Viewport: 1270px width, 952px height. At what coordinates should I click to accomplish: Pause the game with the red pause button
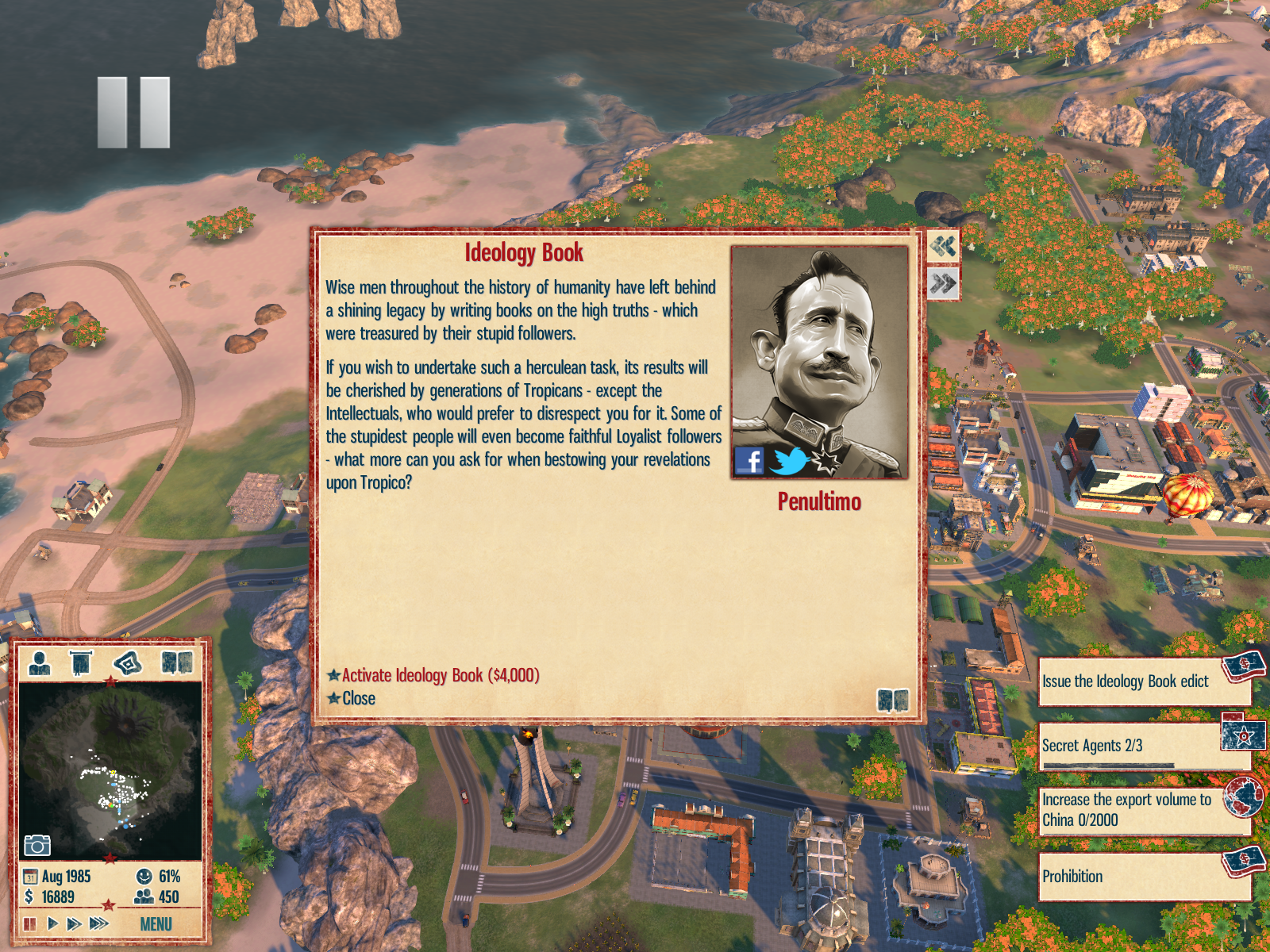[x=30, y=923]
